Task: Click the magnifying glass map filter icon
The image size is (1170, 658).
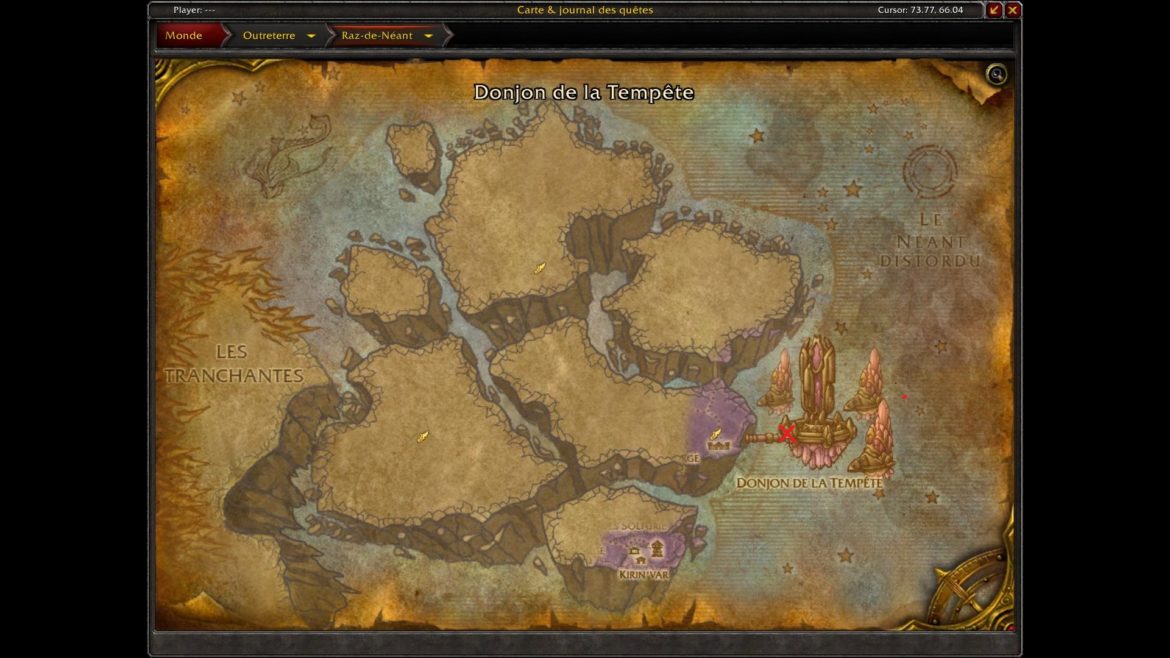Action: pyautogui.click(x=996, y=74)
